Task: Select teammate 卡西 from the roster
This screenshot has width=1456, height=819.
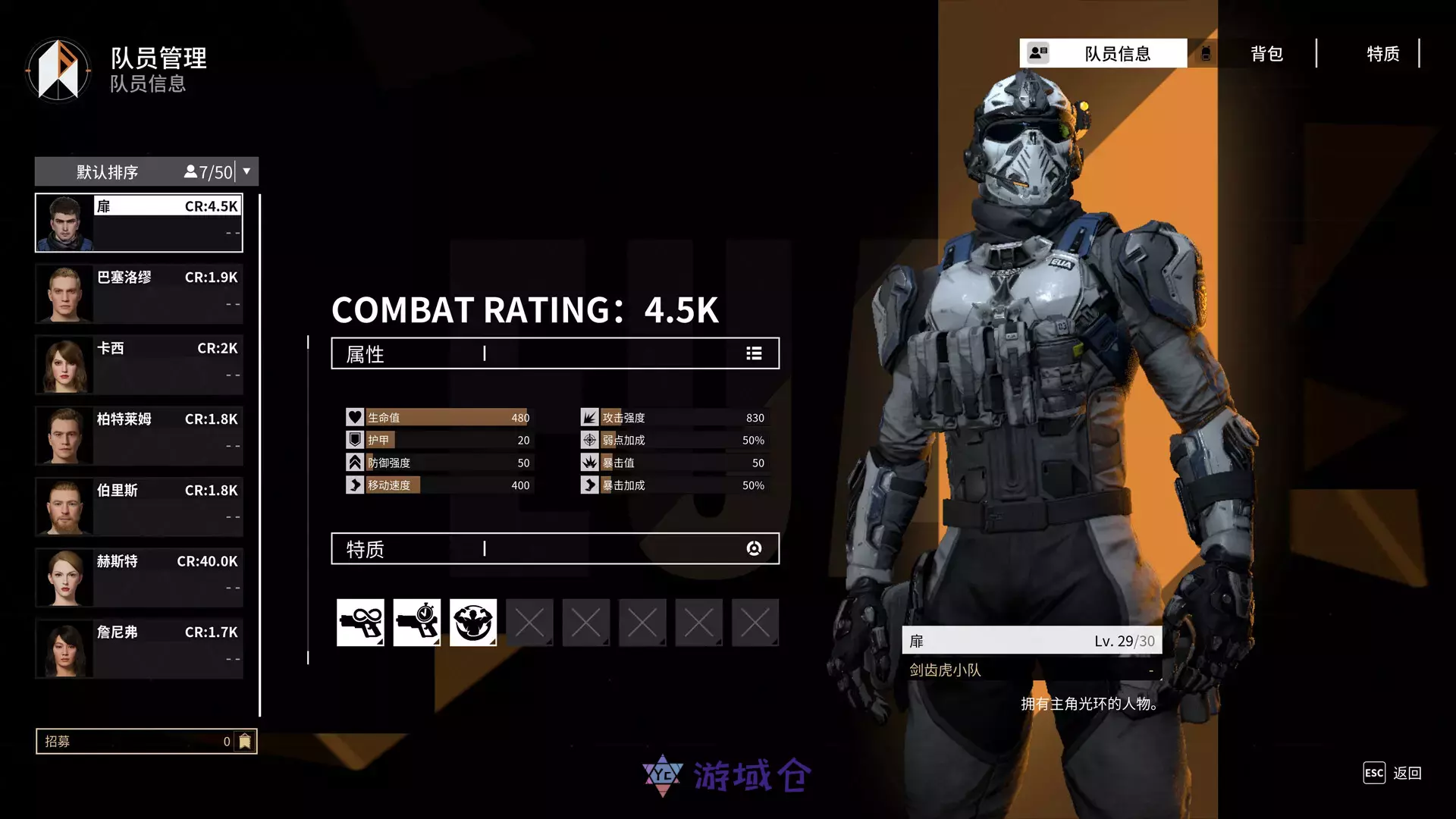Action: pyautogui.click(x=139, y=365)
